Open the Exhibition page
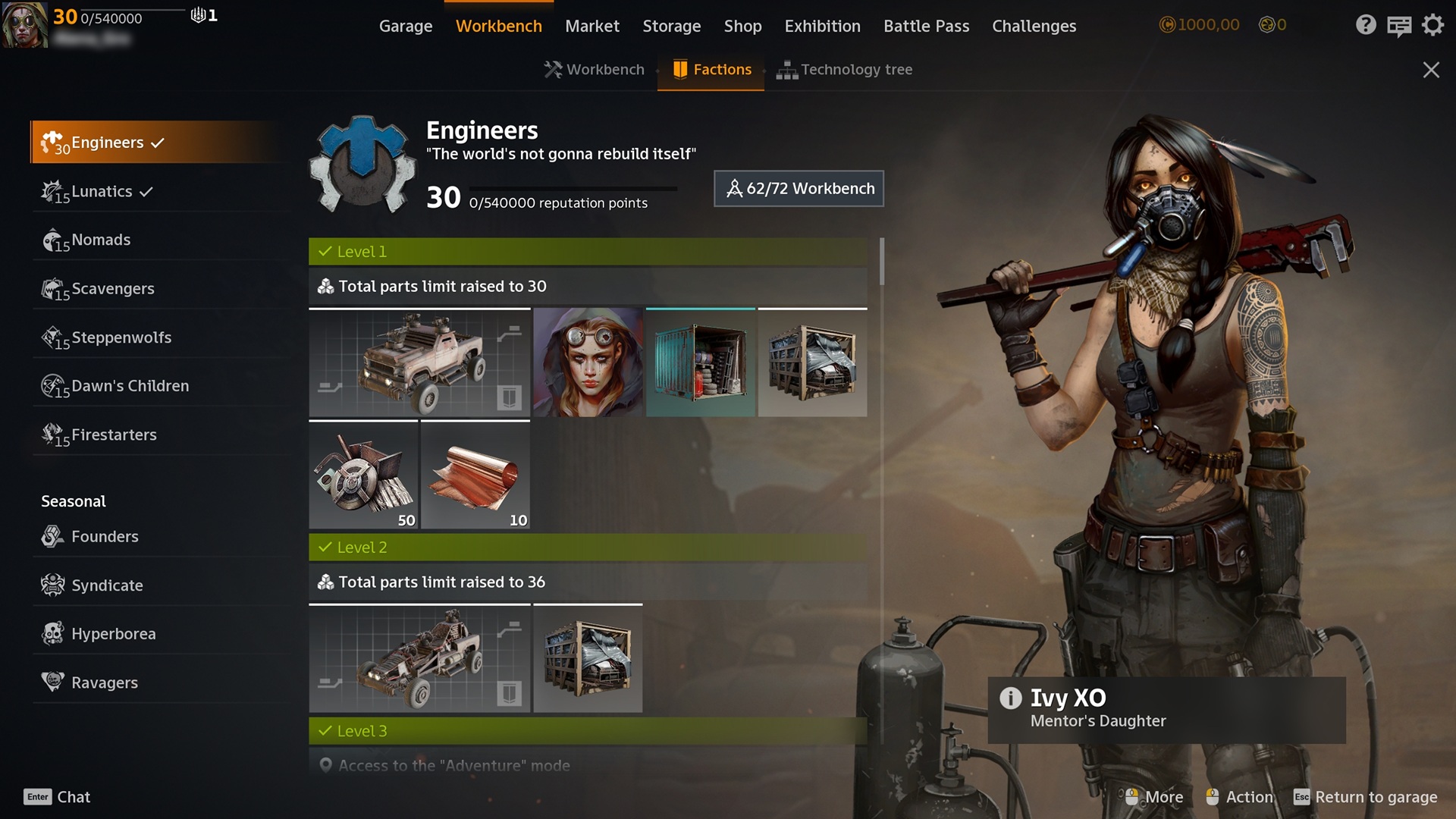 [822, 26]
